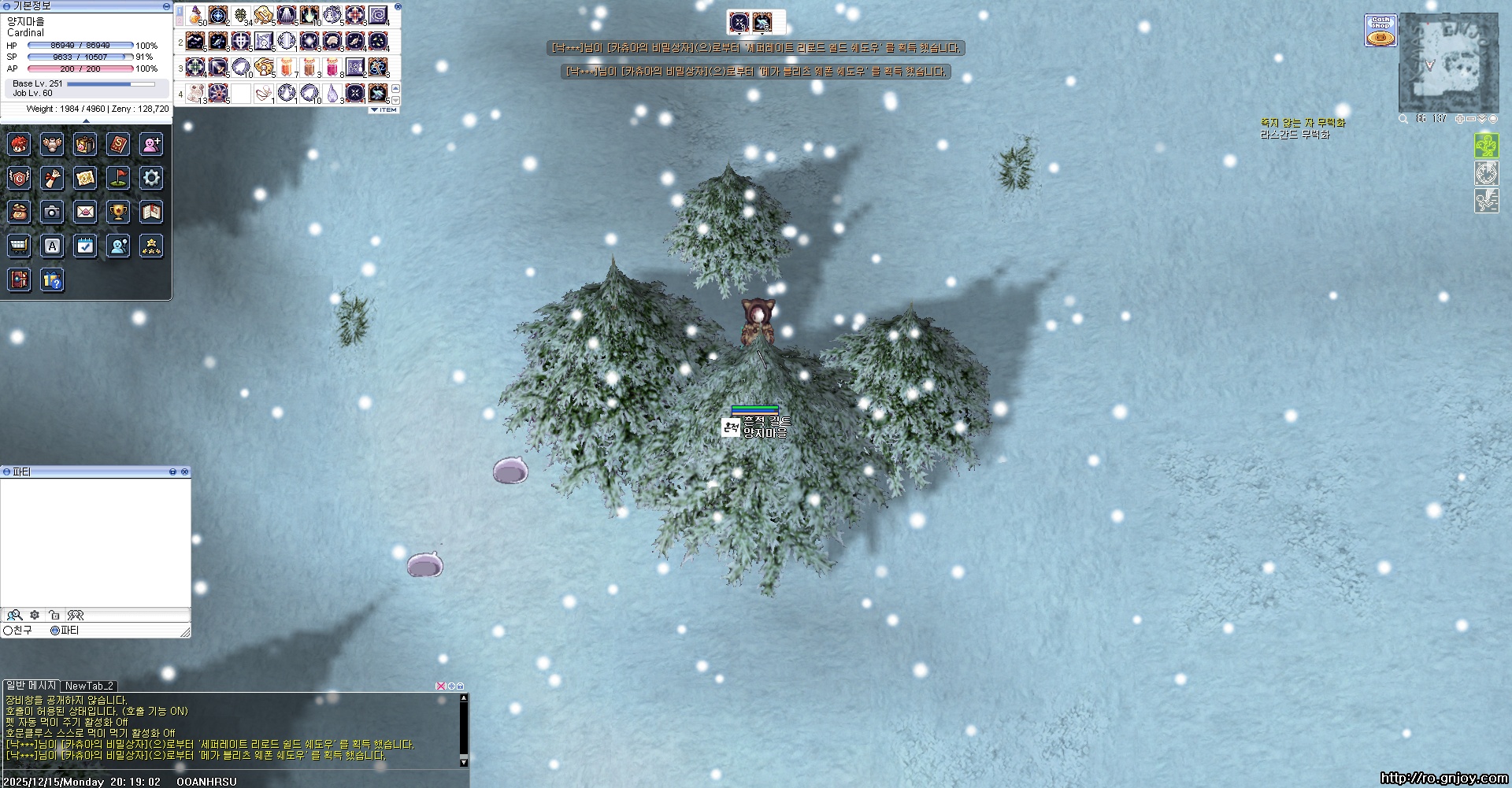Image resolution: width=1512 pixels, height=788 pixels.
Task: Zoom in the minimap with plus button
Action: coord(1459,119)
